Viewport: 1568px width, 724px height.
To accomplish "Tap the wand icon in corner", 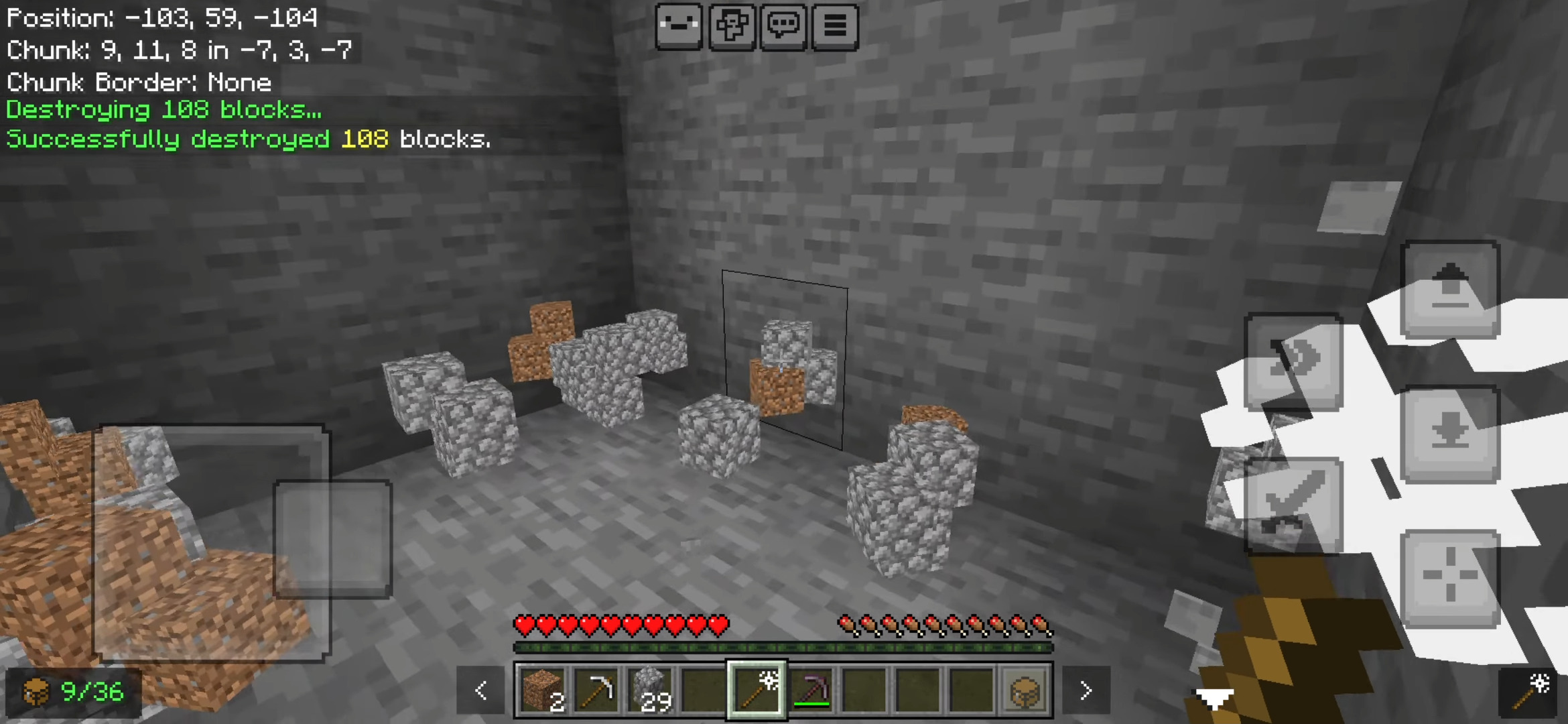I will 1532,691.
